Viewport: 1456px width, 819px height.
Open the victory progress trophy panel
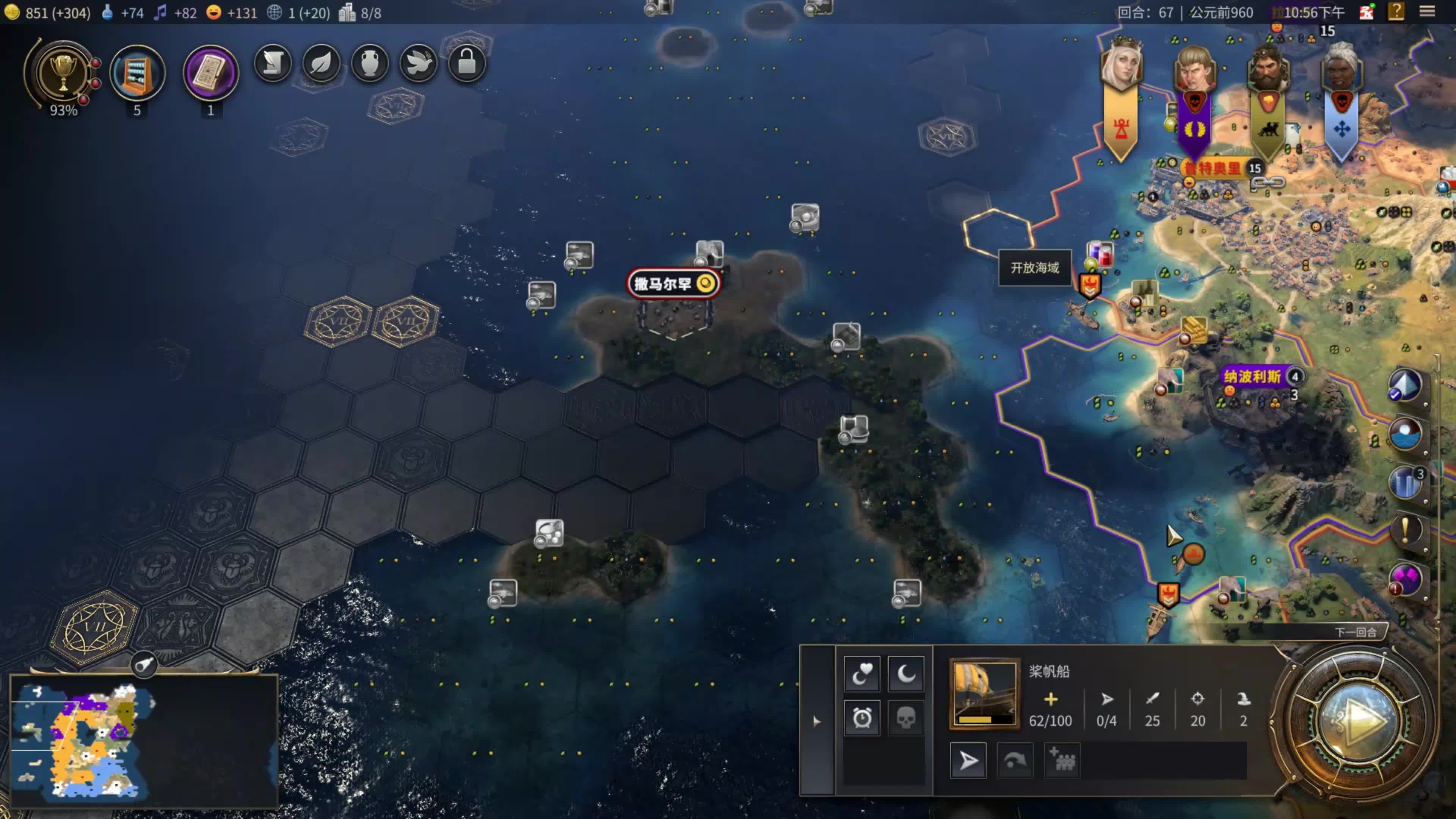pyautogui.click(x=63, y=72)
